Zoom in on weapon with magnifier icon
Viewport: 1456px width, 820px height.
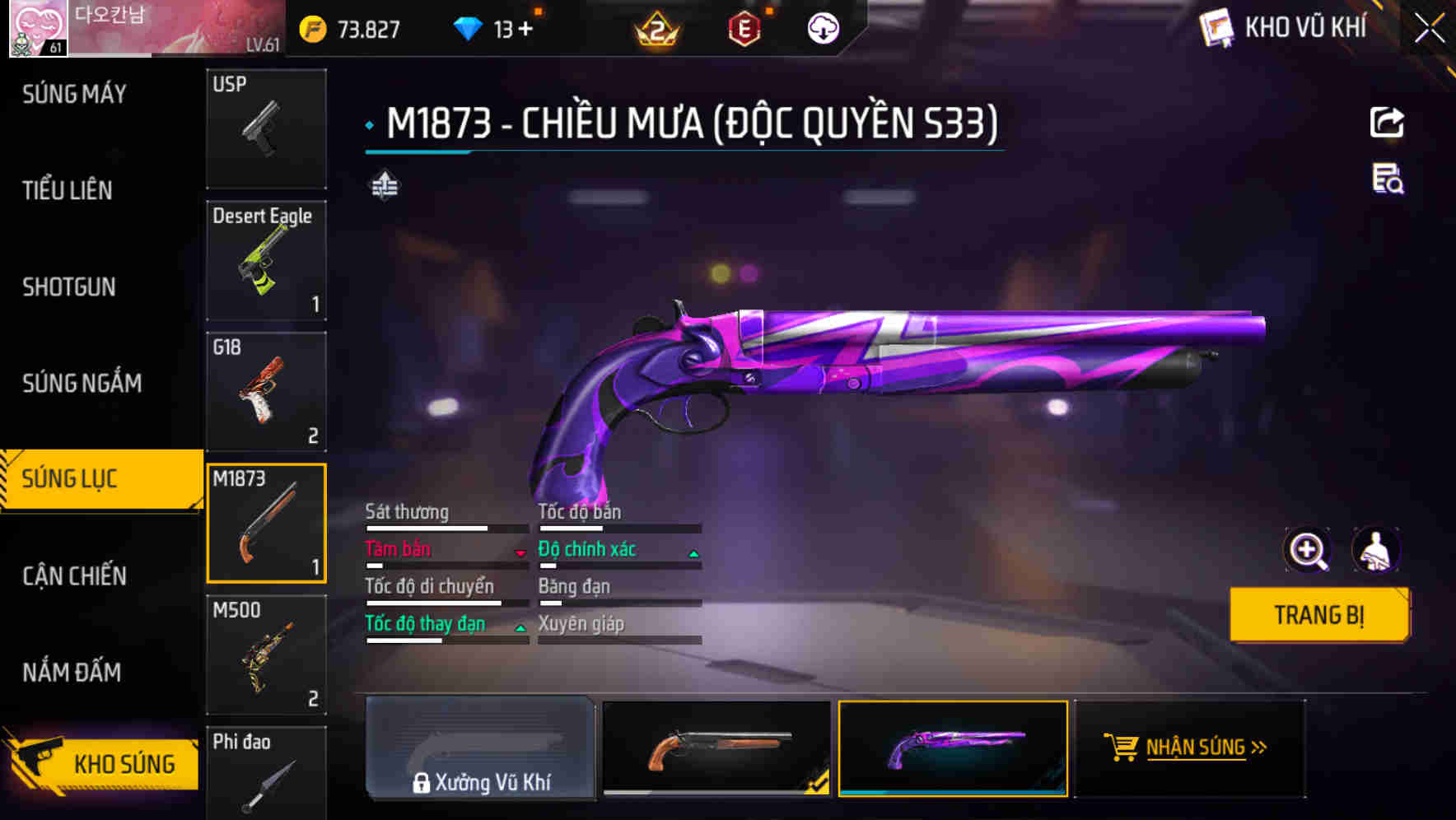pyautogui.click(x=1305, y=550)
